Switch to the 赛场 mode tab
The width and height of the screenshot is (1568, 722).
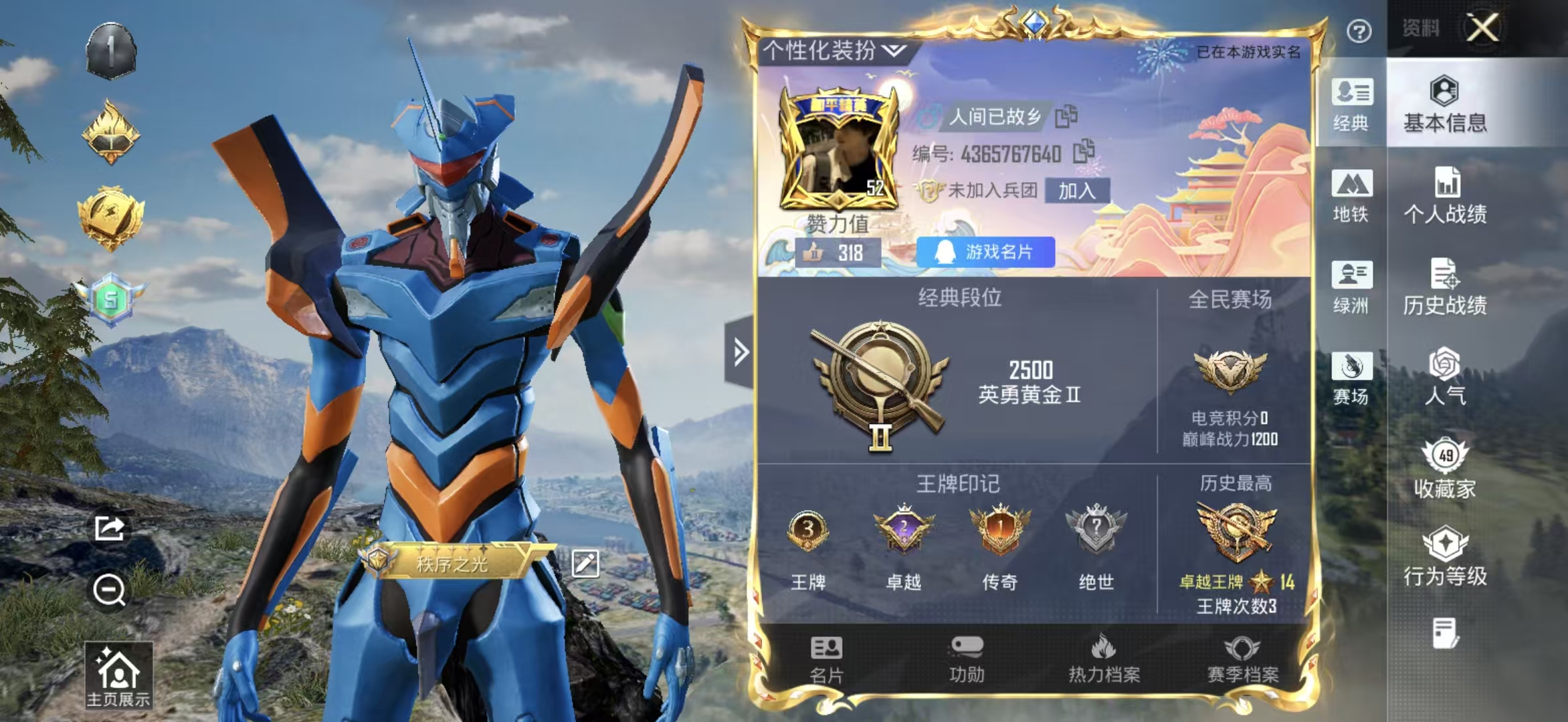[1351, 378]
